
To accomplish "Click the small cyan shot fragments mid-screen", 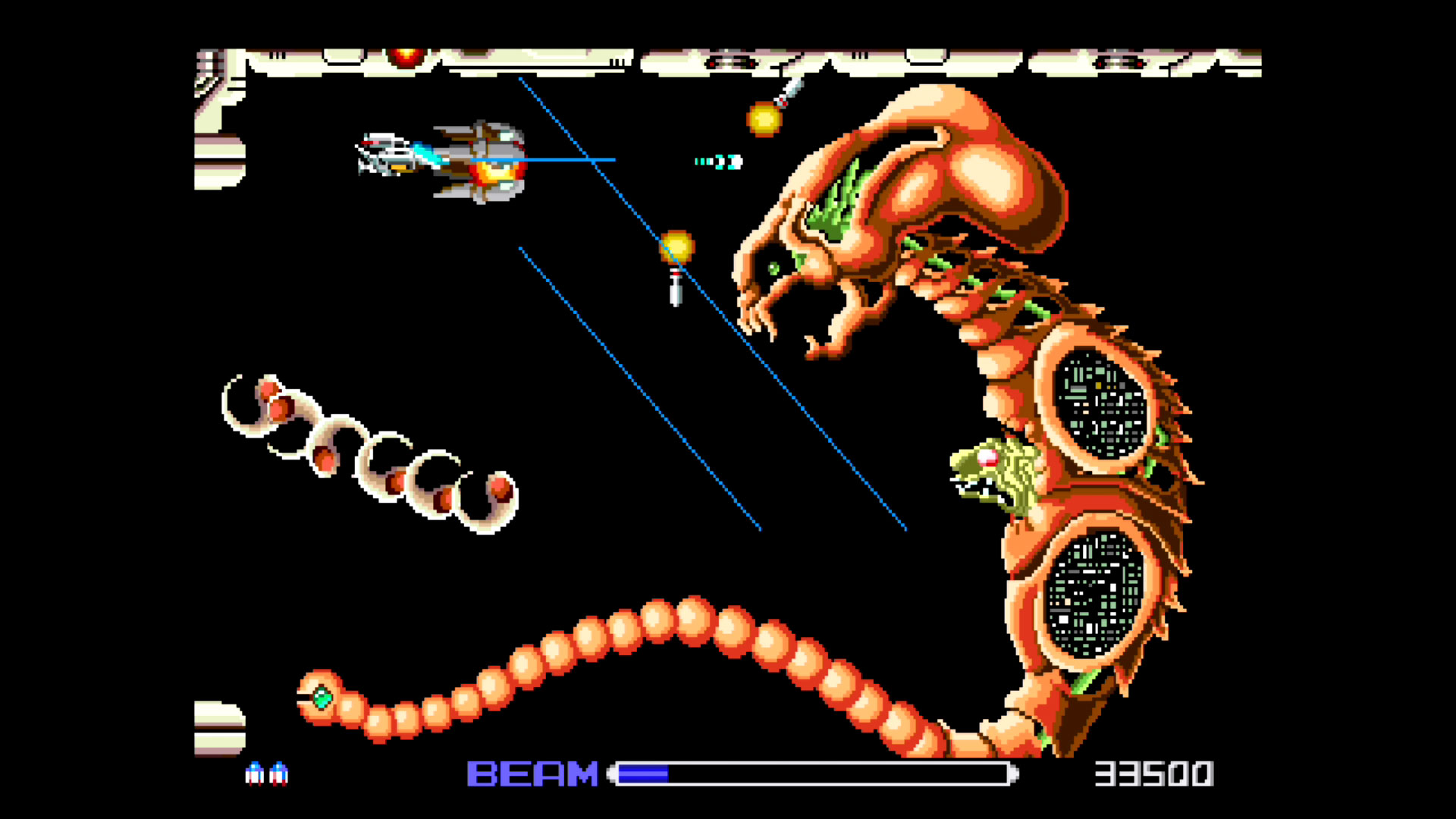I will coord(717,161).
